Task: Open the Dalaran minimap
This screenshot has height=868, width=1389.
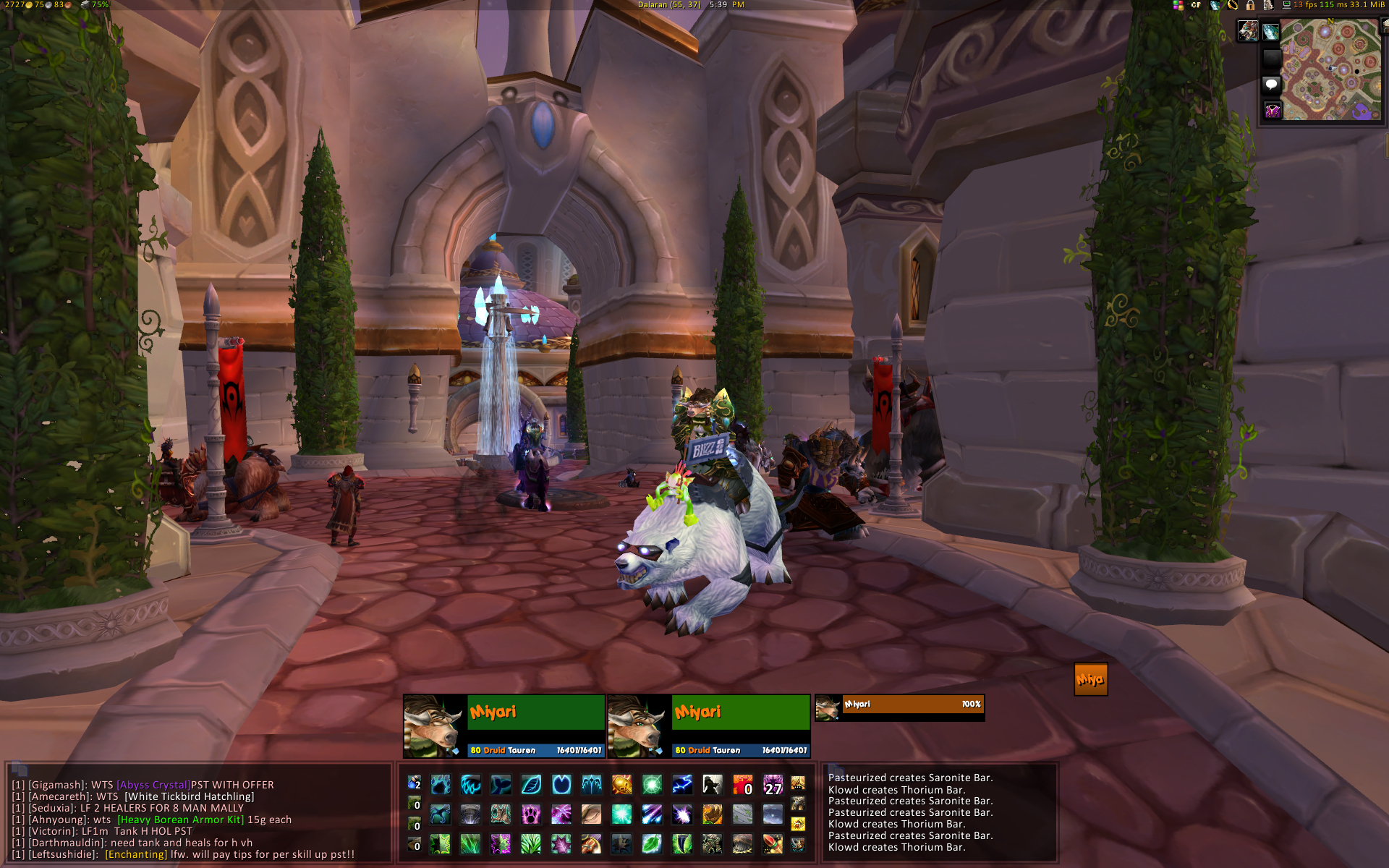Action: point(1330,69)
